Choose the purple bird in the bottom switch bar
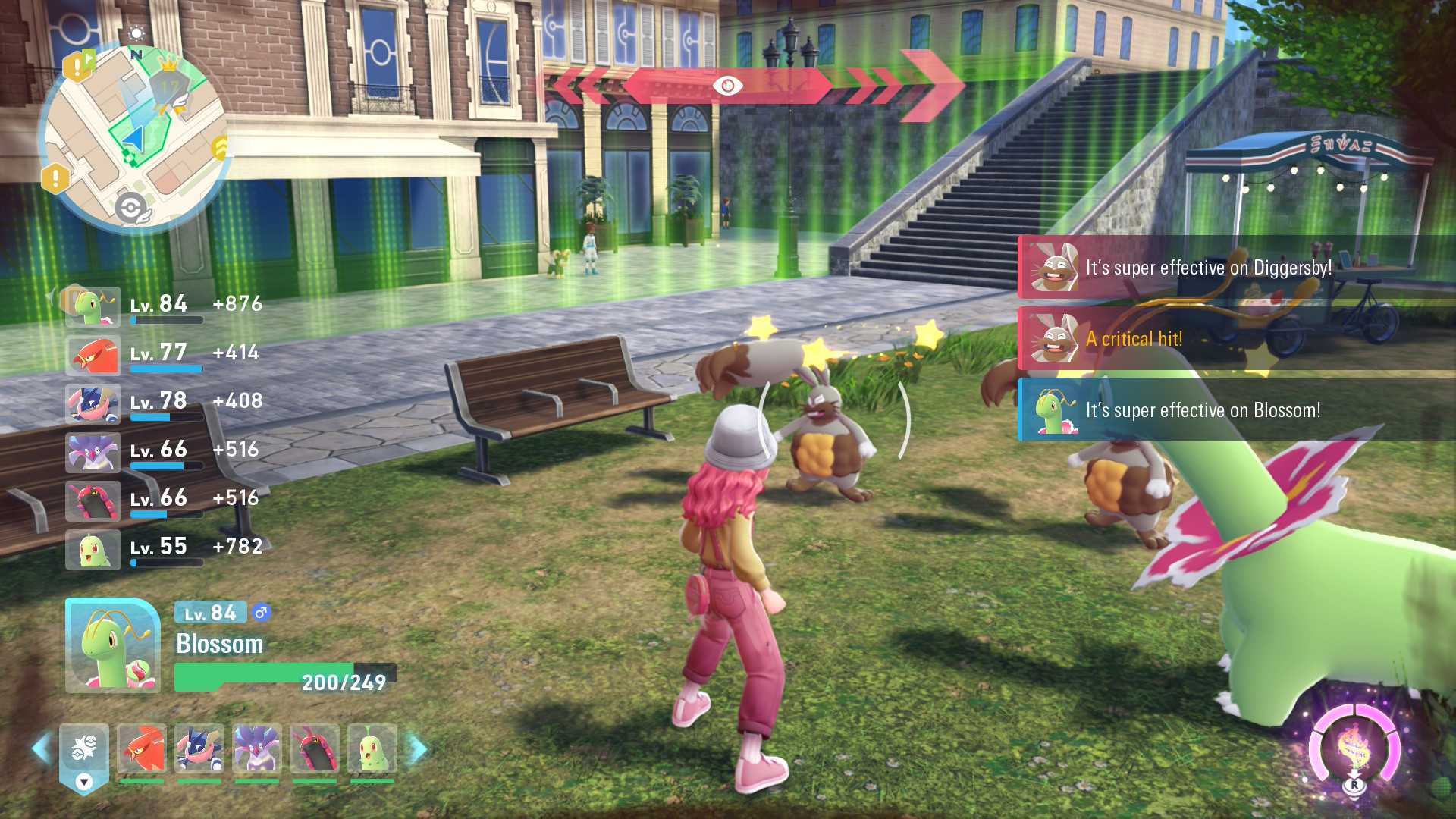 257,749
